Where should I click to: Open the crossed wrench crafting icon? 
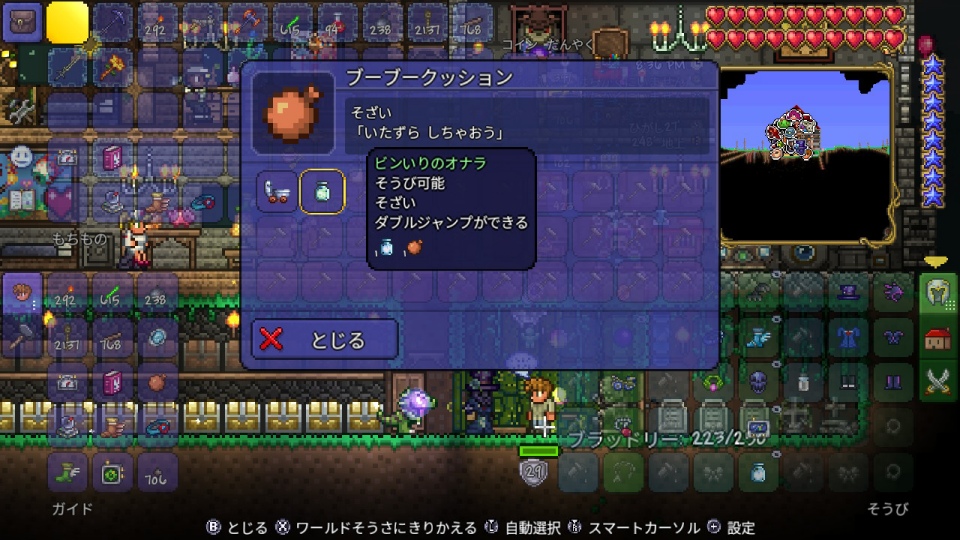point(22,110)
